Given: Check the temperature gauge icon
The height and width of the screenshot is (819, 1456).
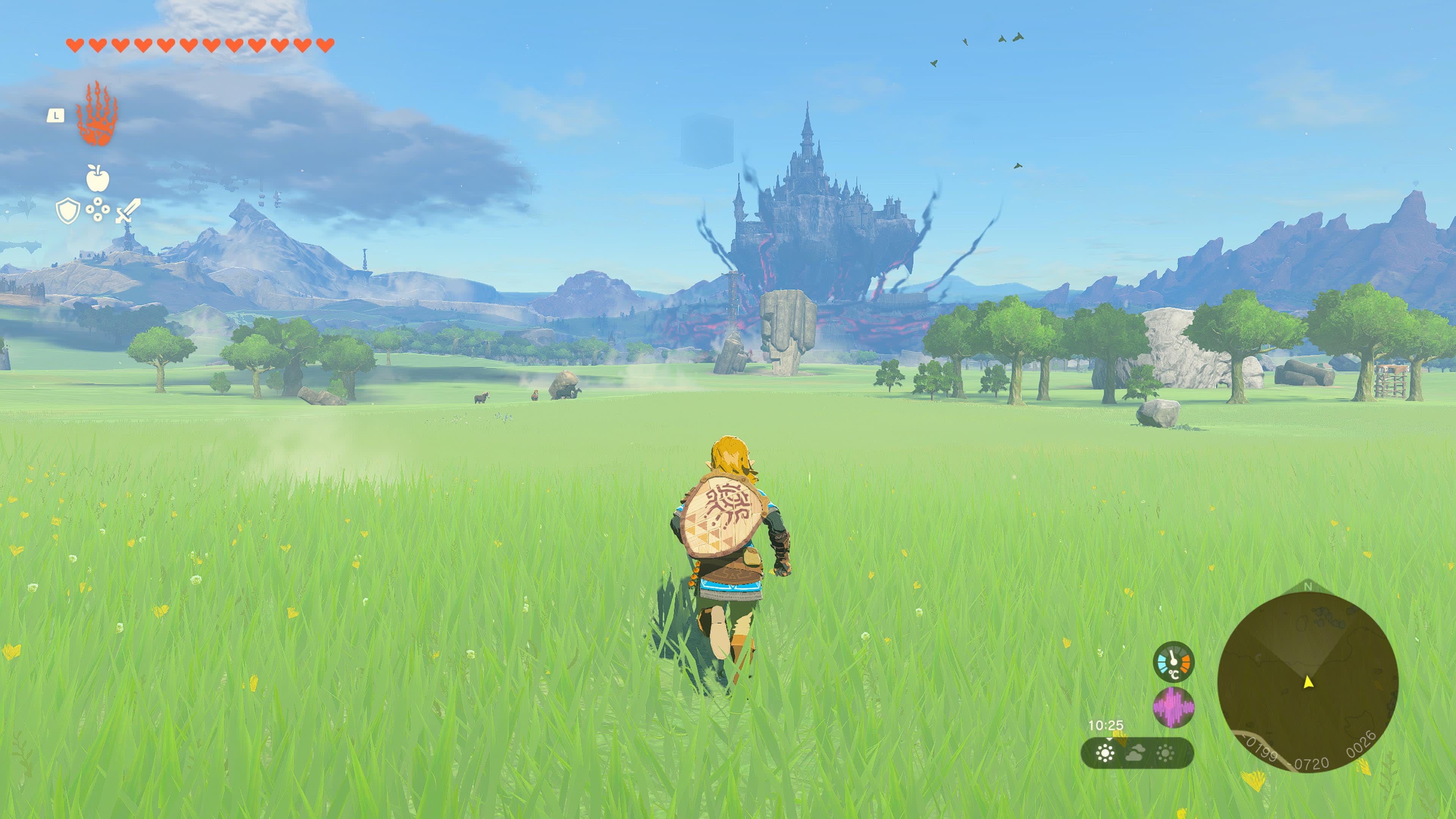Looking at the screenshot, I should (x=1174, y=662).
